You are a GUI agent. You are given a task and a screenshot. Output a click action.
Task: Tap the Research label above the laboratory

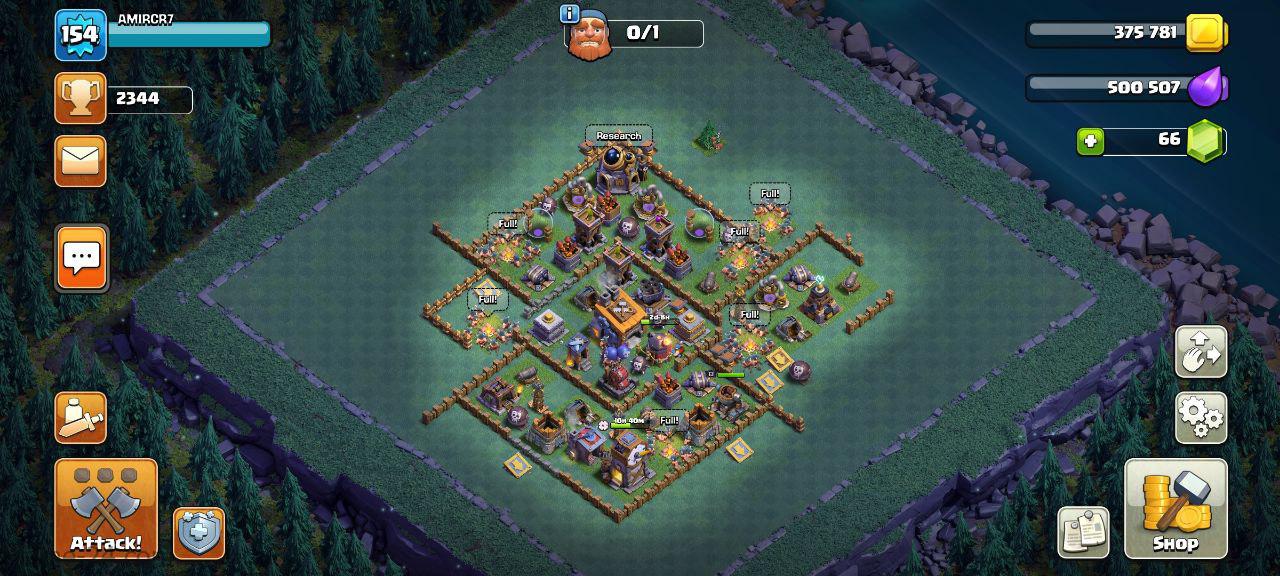(x=619, y=136)
